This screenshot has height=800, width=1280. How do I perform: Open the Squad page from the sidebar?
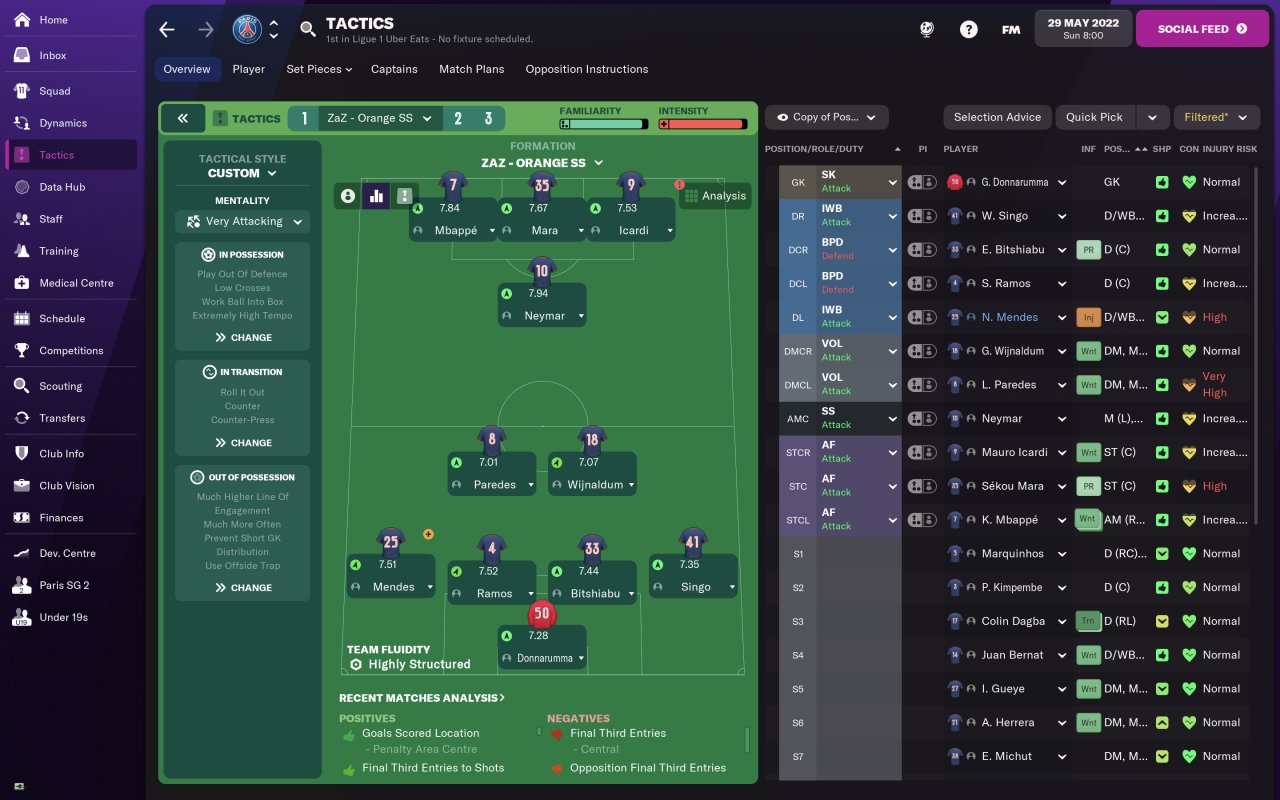coord(55,91)
